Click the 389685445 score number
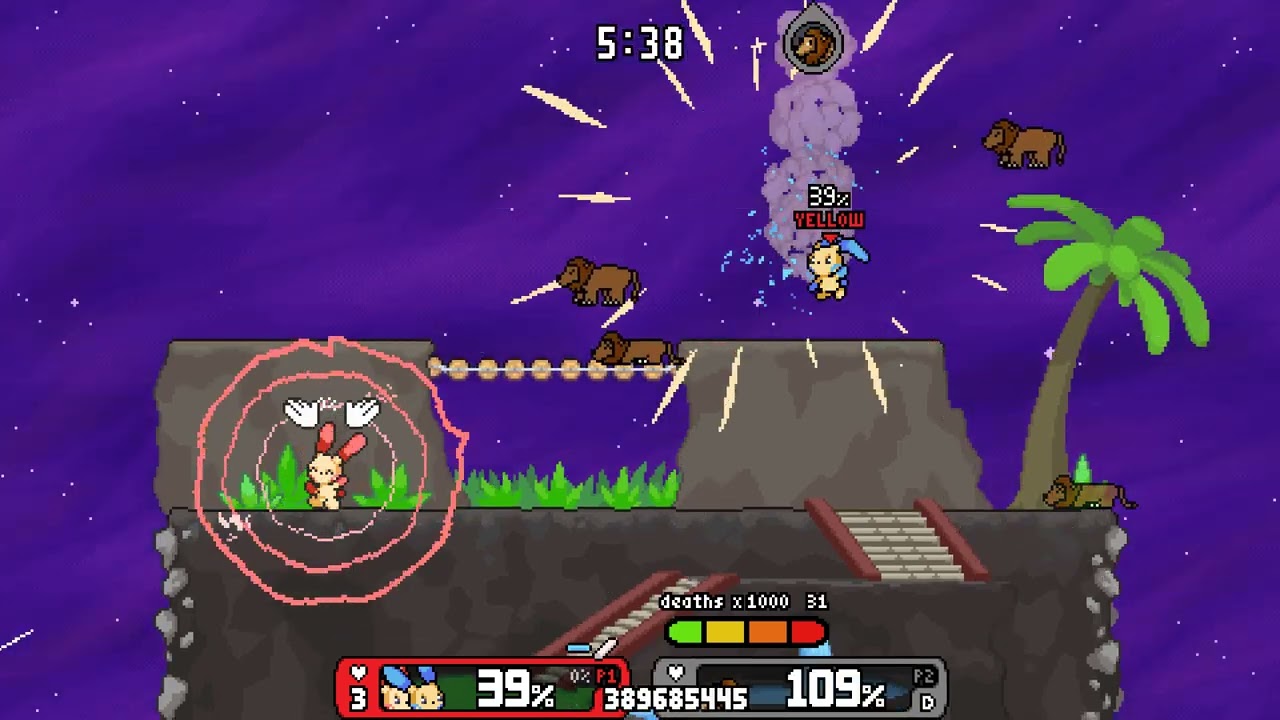Image resolution: width=1280 pixels, height=720 pixels. point(673,697)
